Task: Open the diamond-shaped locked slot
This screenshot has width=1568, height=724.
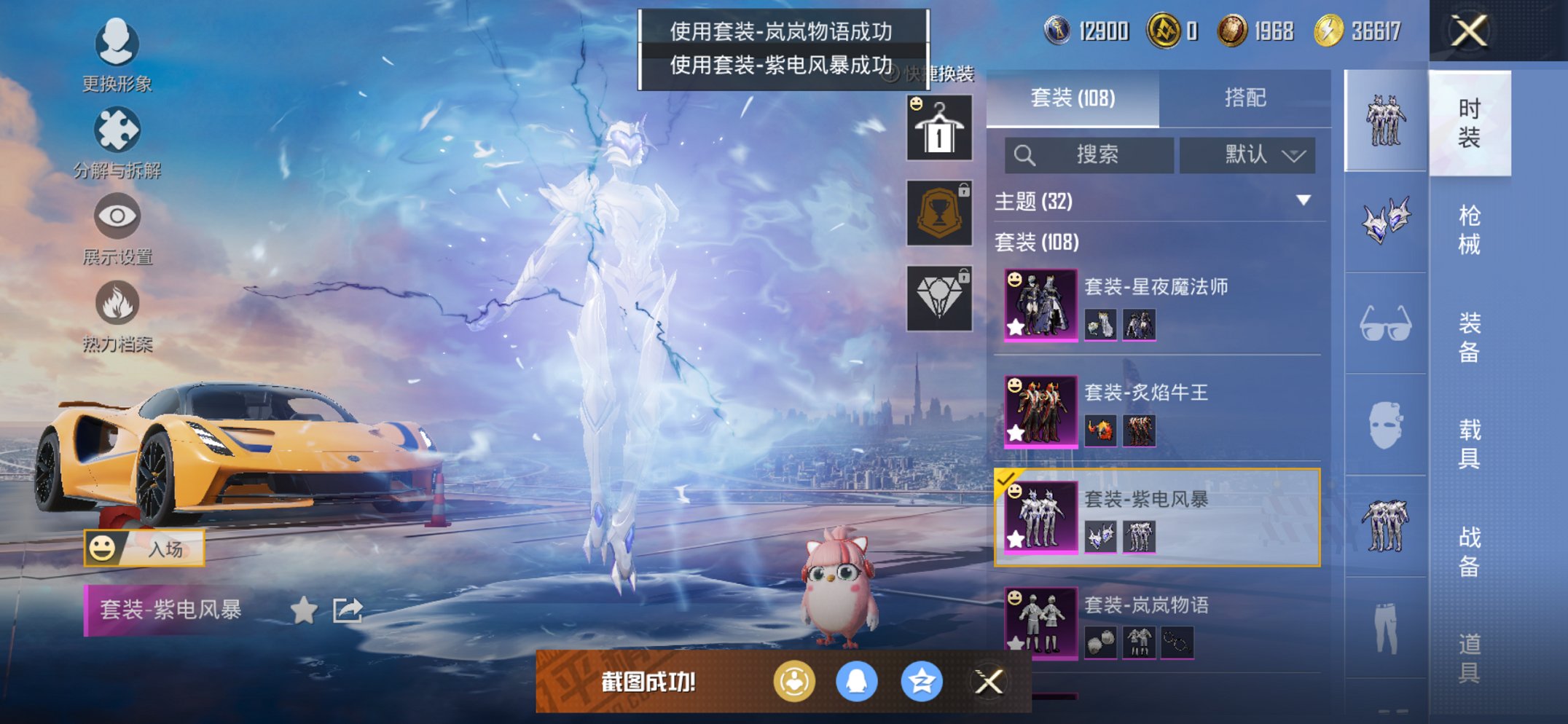Action: tap(939, 299)
